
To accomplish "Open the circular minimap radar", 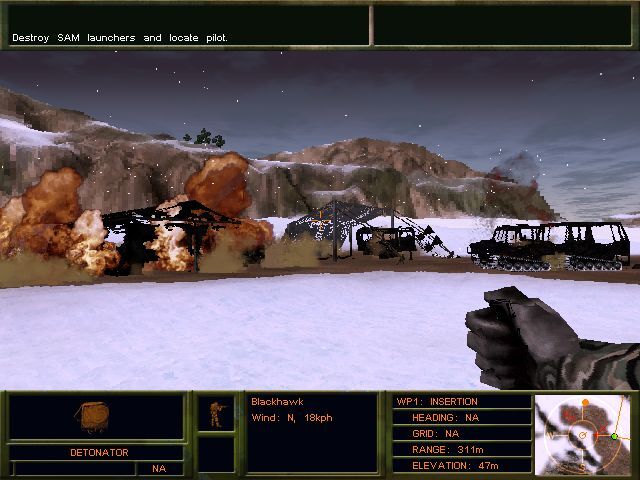I will pyautogui.click(x=584, y=434).
